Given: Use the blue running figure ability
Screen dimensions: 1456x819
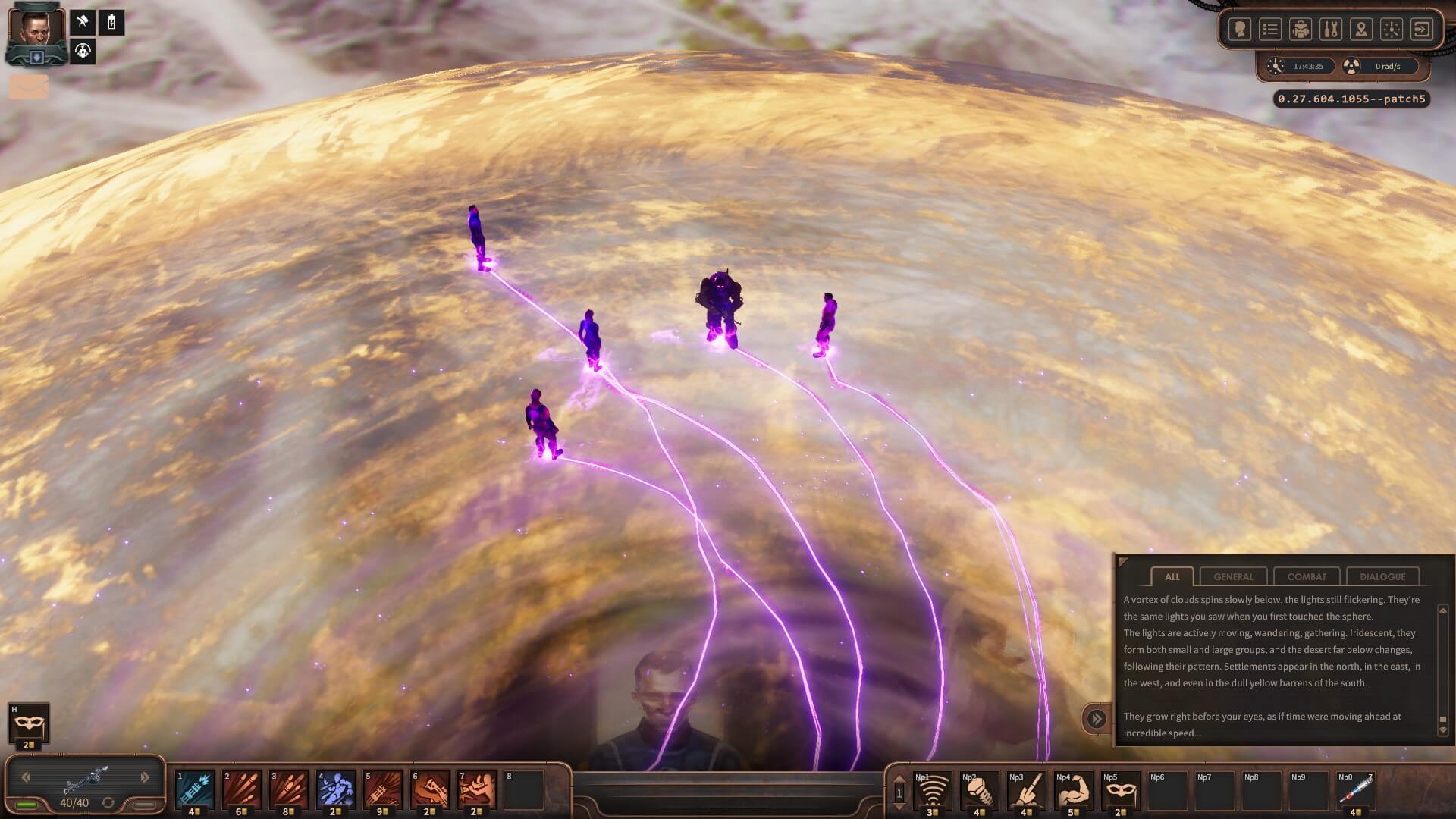Looking at the screenshot, I should (335, 790).
